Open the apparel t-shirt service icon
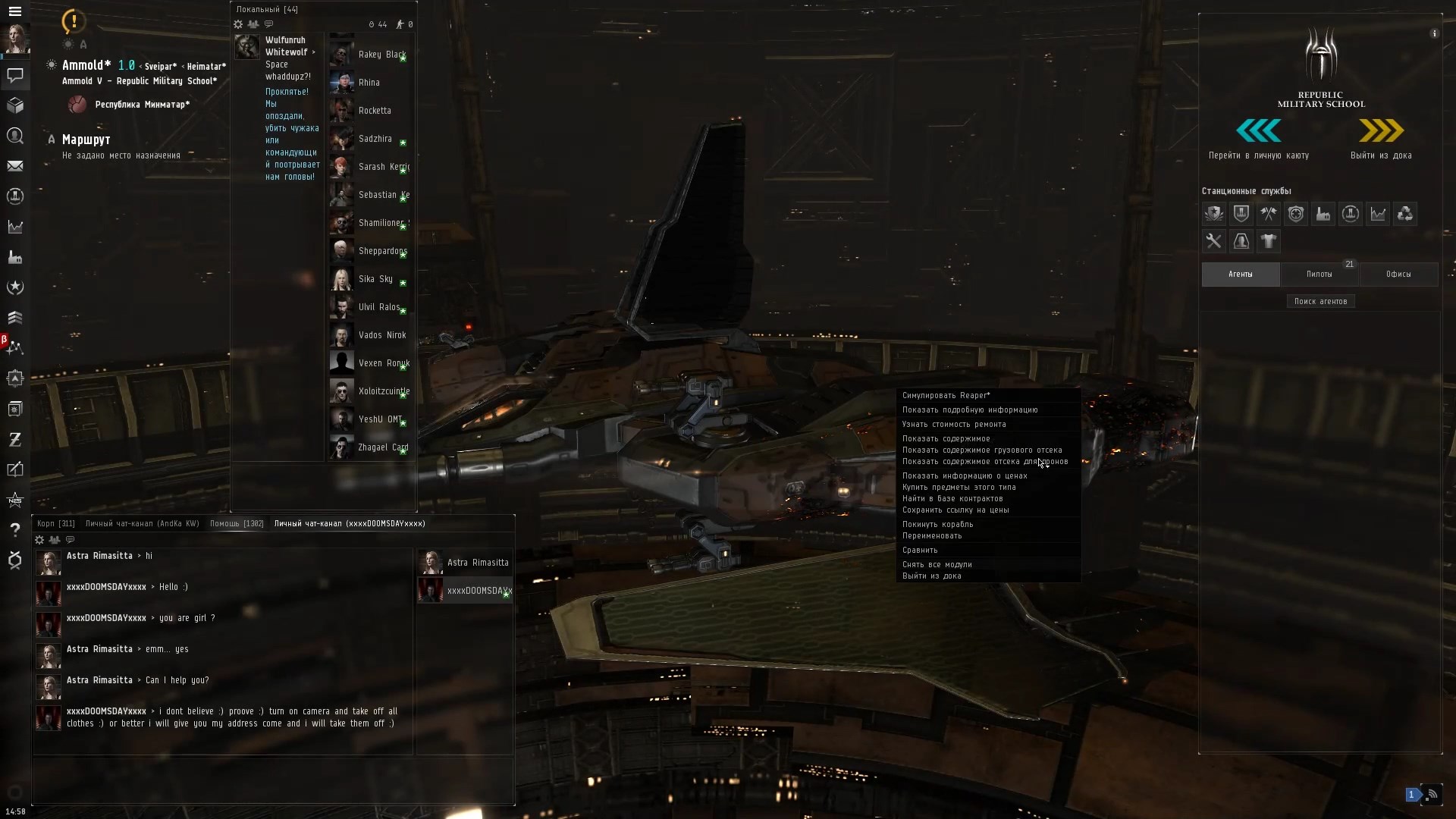1456x819 pixels. [1269, 241]
